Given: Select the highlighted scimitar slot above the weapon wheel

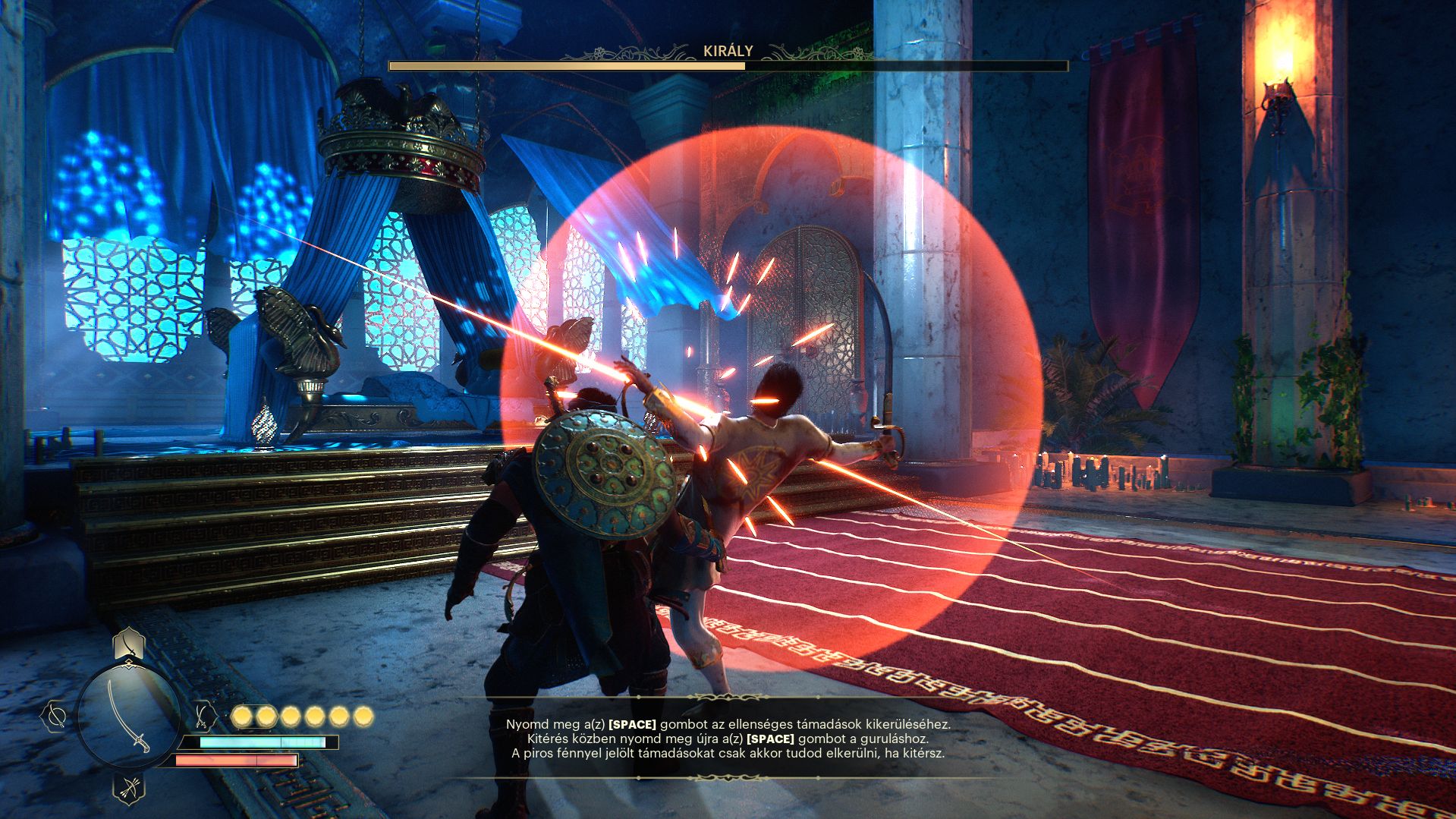Looking at the screenshot, I should click(129, 646).
